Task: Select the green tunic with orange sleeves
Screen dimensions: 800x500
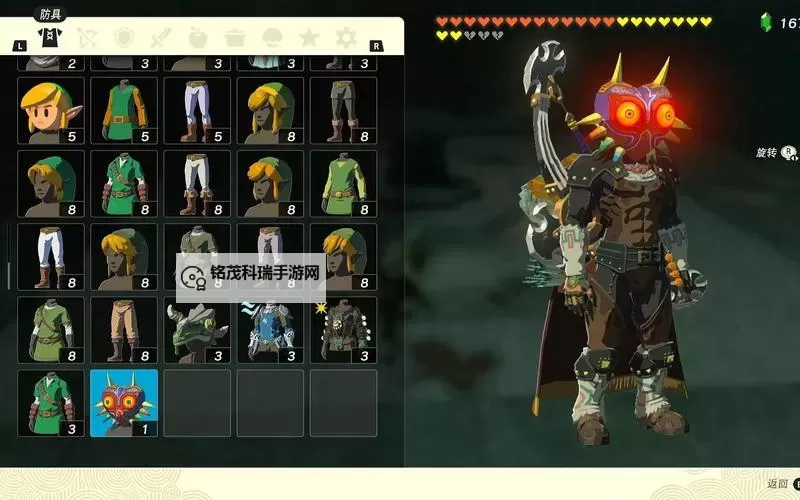Action: pyautogui.click(x=124, y=110)
